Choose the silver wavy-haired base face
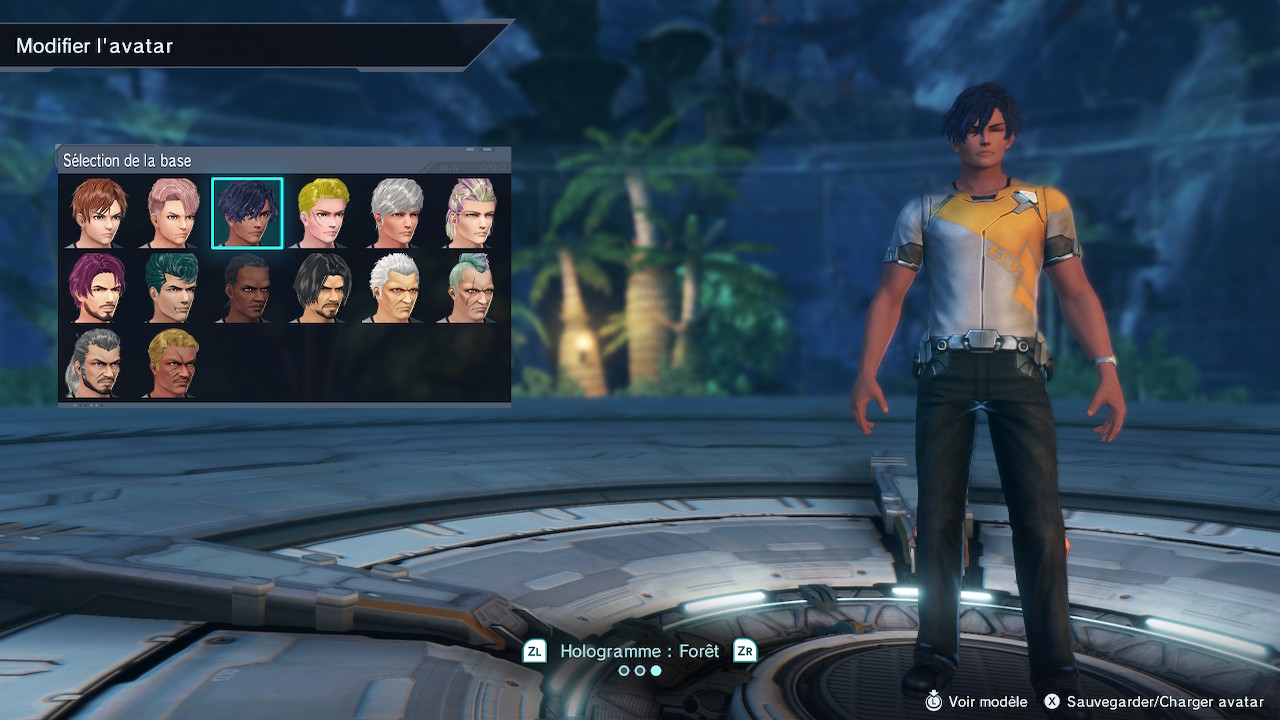 pos(397,213)
